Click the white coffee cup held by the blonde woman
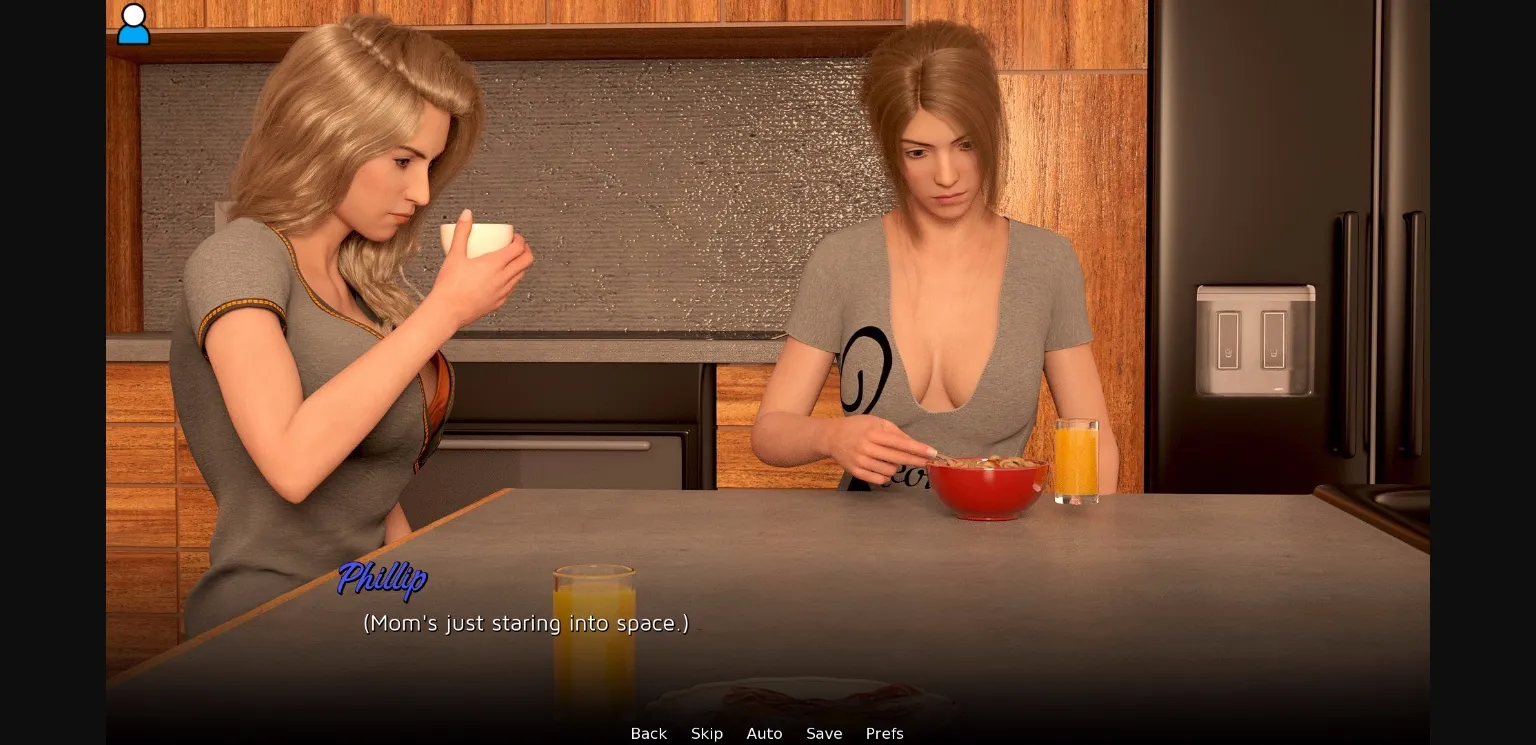 point(477,235)
